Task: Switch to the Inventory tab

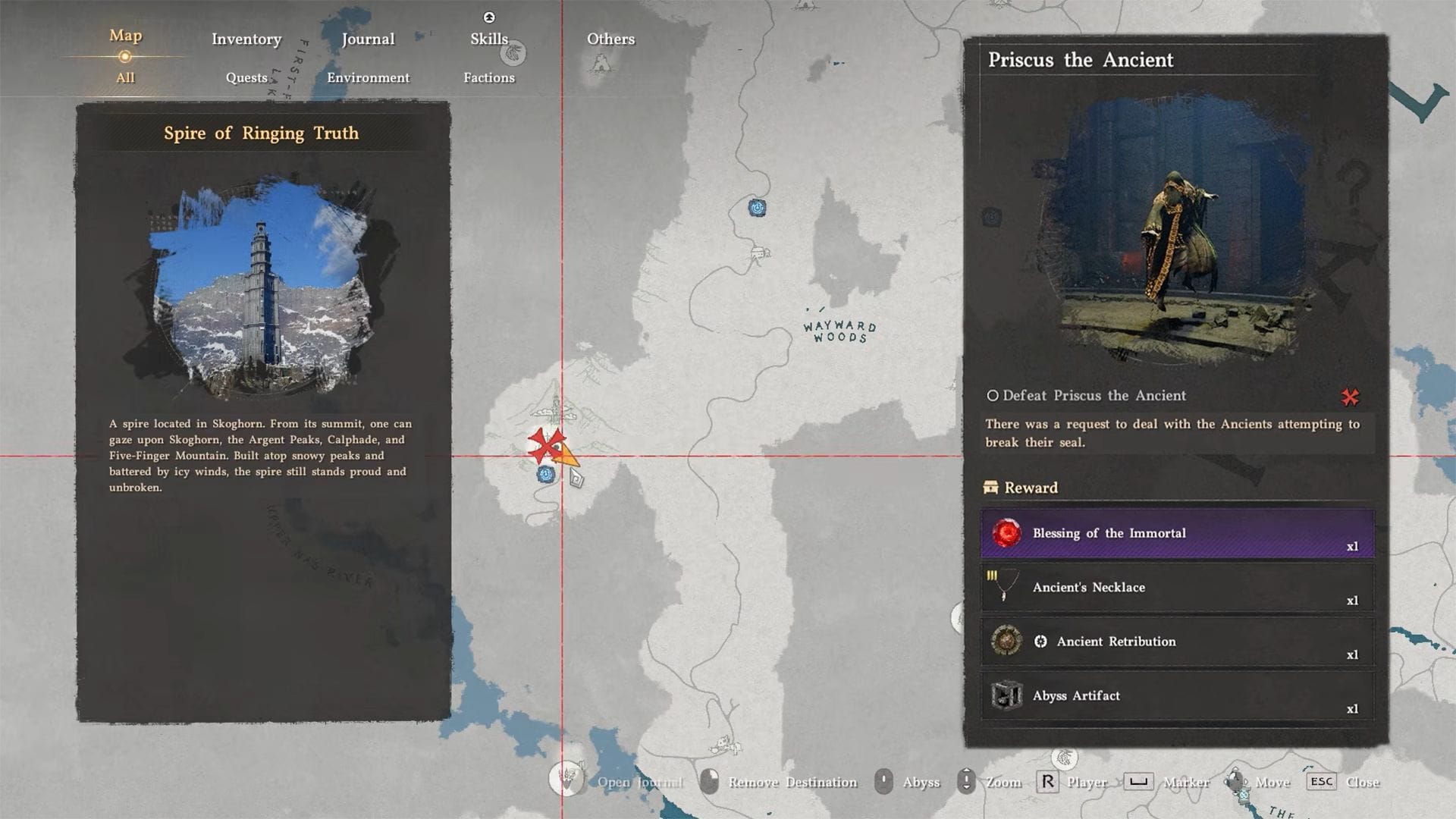Action: (246, 39)
